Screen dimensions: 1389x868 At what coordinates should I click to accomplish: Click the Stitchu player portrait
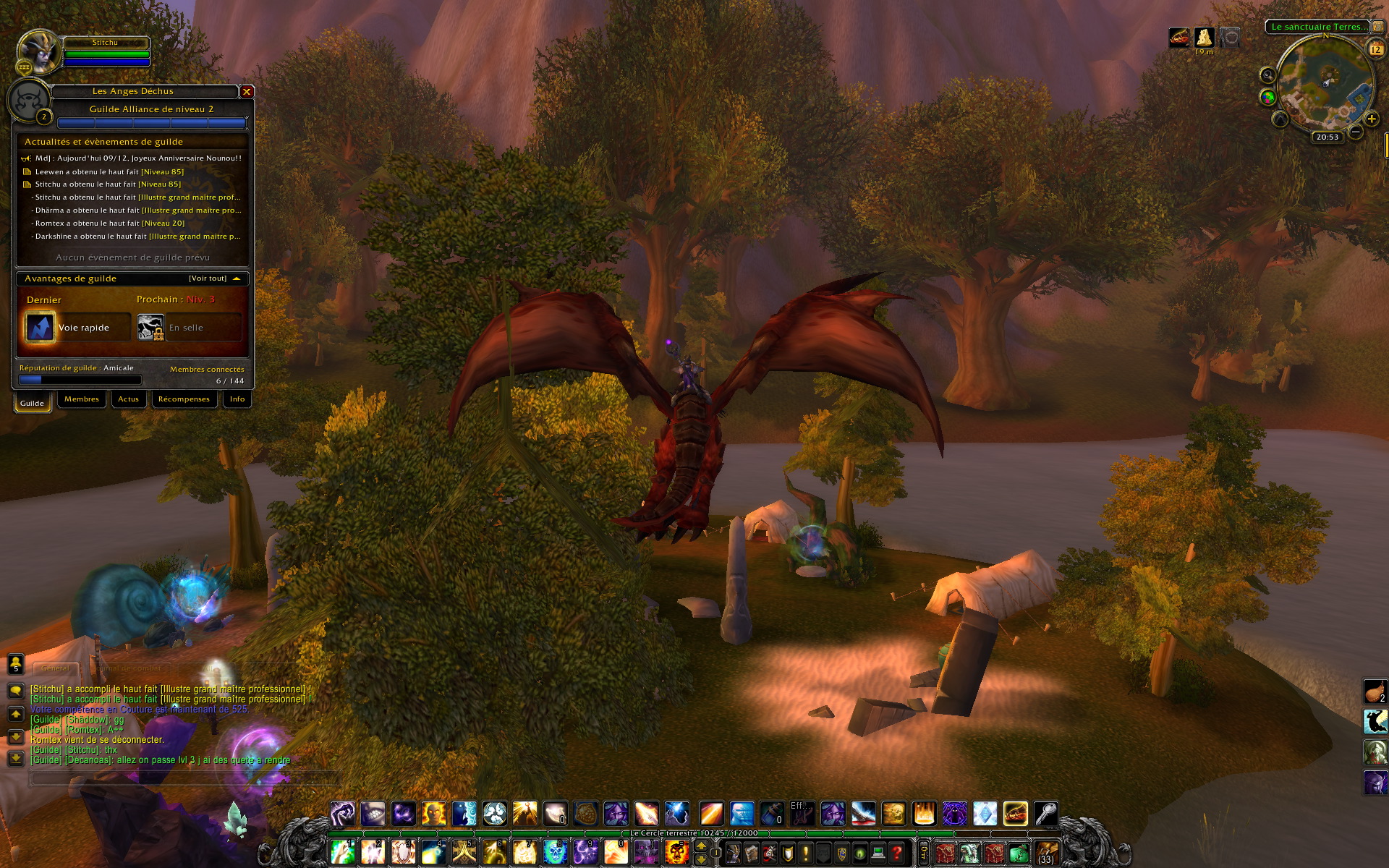tap(38, 51)
